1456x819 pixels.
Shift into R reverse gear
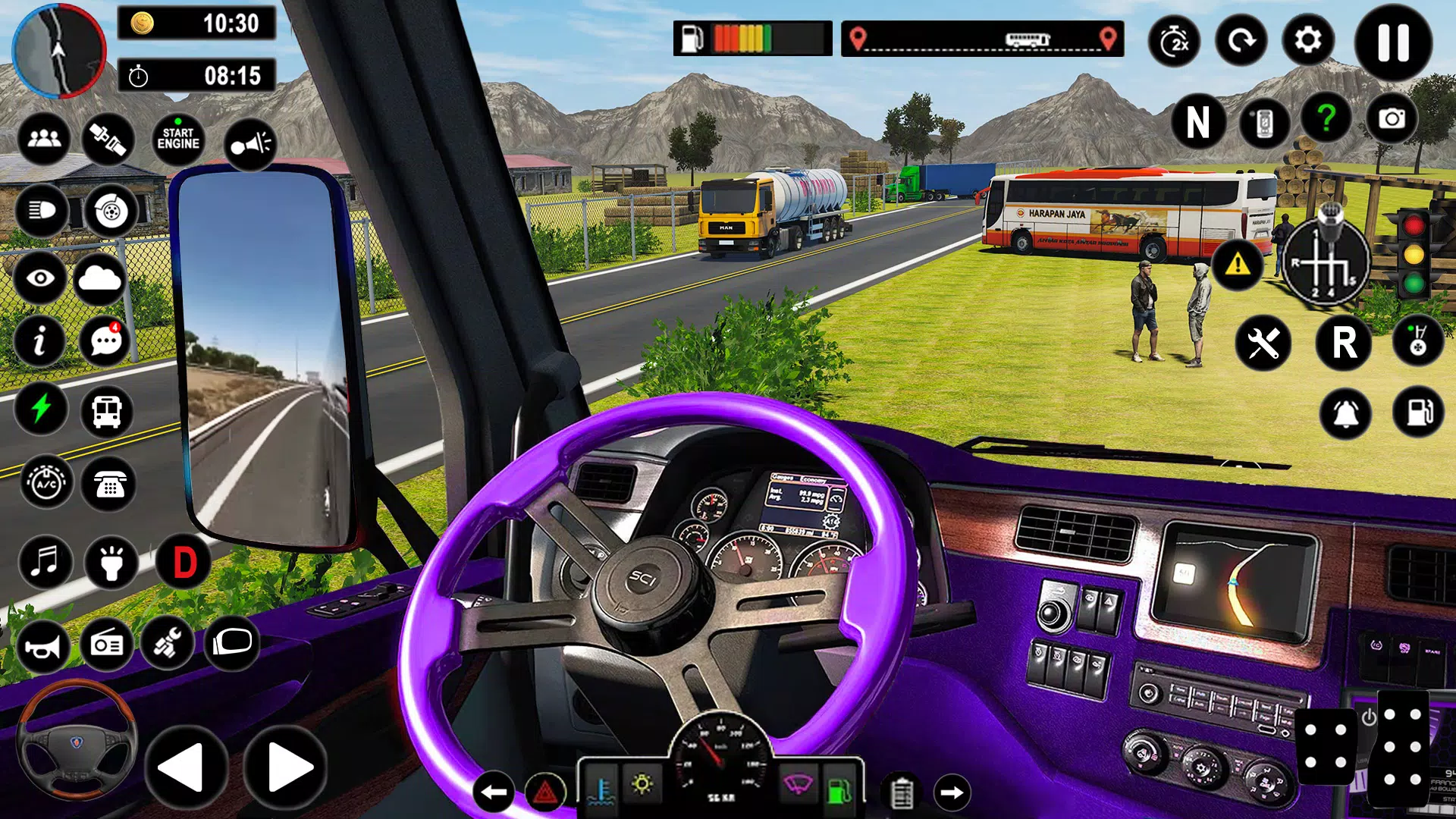tap(1344, 343)
